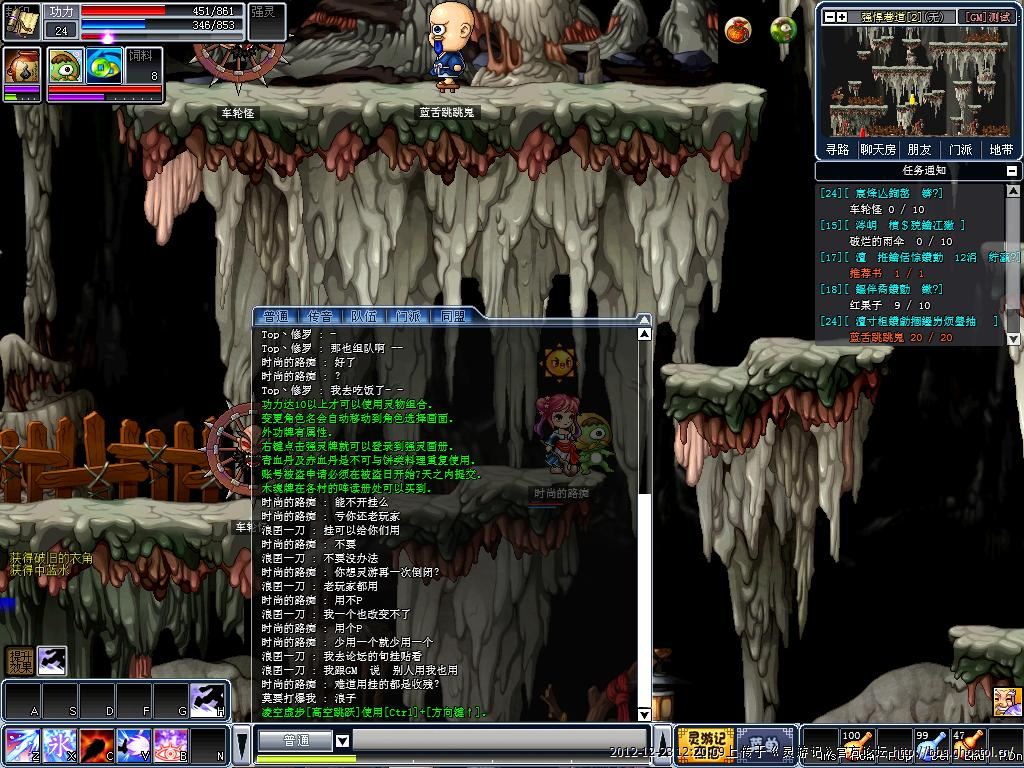Open the chat channel dropdown arrow
This screenshot has height=768, width=1024.
pyautogui.click(x=342, y=741)
